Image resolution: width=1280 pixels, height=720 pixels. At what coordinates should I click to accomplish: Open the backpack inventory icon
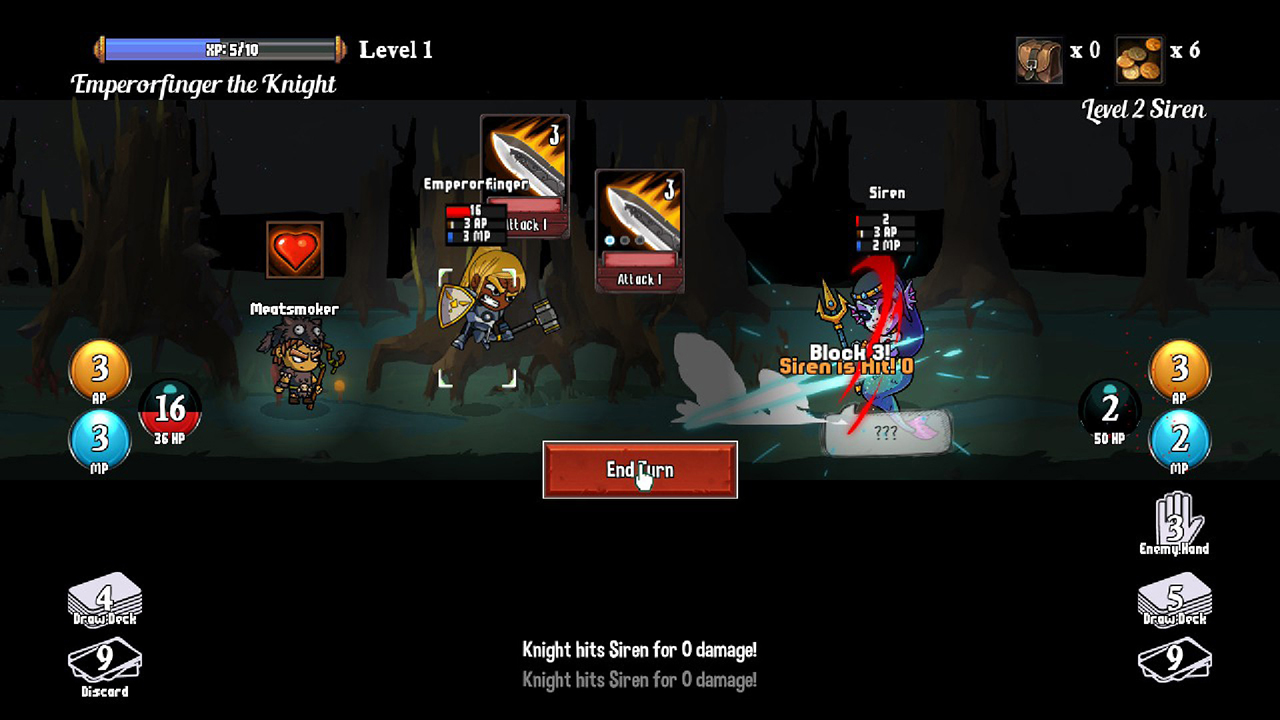click(1039, 59)
